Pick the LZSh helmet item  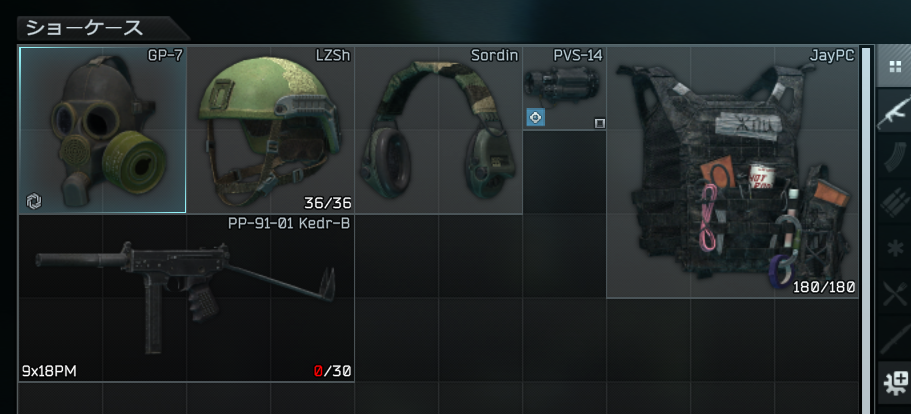(x=270, y=130)
